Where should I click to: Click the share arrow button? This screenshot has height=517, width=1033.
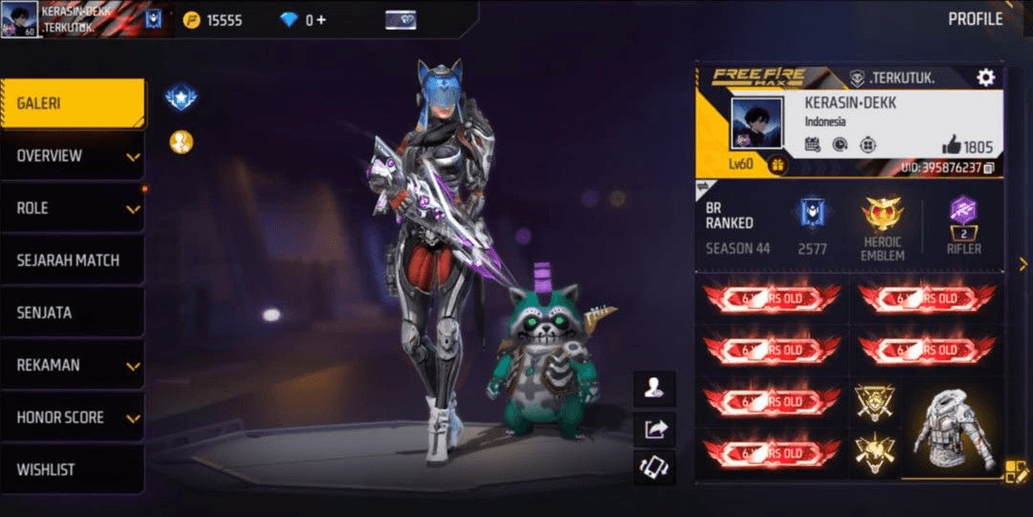tap(655, 430)
